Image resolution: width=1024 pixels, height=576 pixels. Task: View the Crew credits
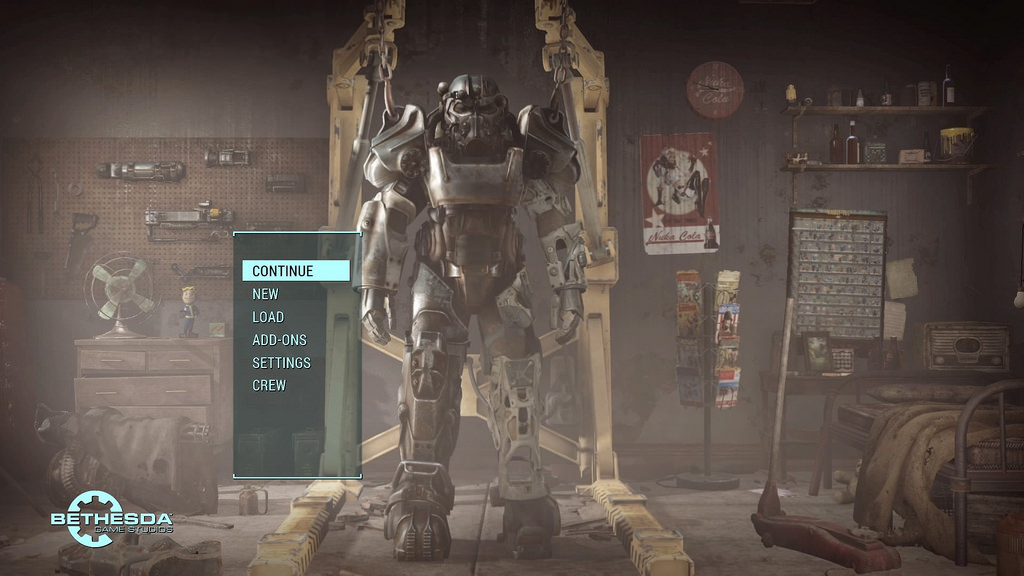tap(269, 385)
